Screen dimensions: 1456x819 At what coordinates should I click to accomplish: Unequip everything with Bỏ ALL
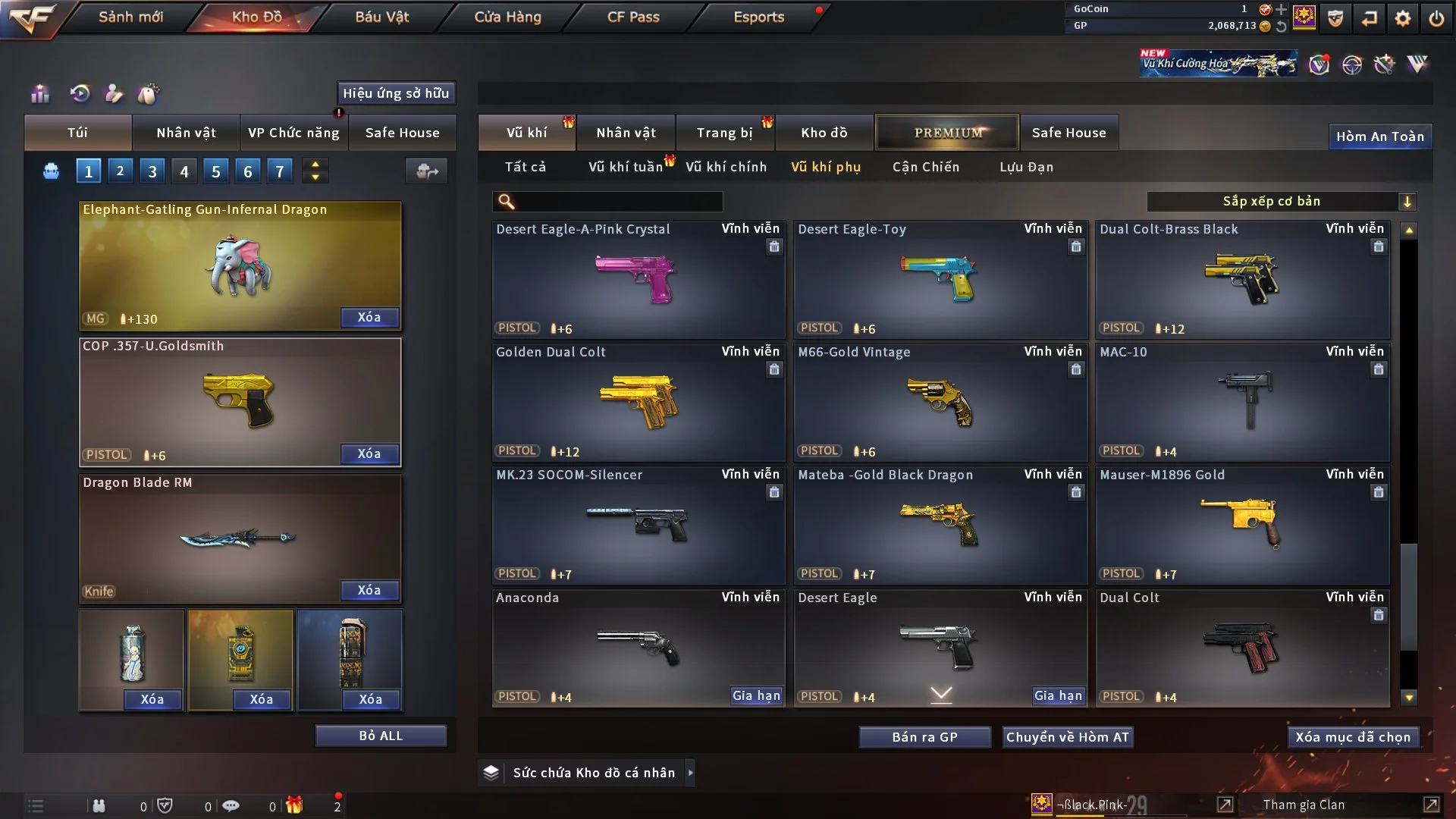[381, 736]
